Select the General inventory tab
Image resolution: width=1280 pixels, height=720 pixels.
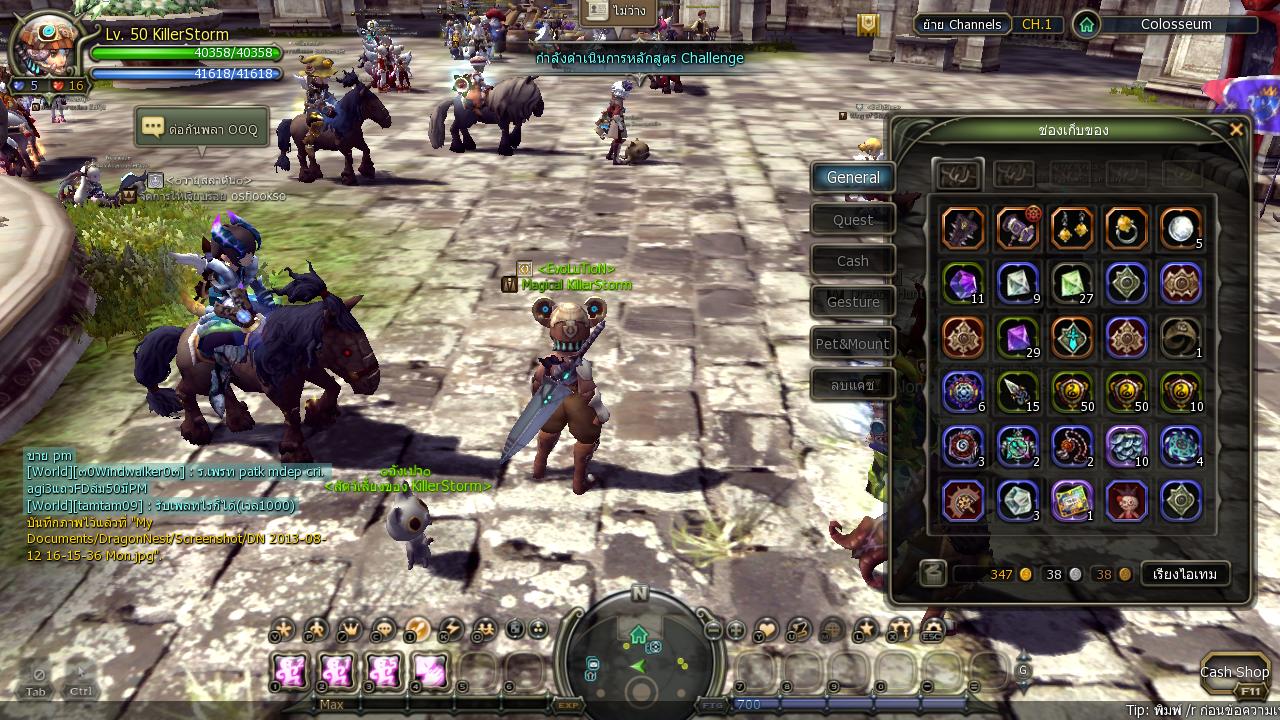pos(853,178)
